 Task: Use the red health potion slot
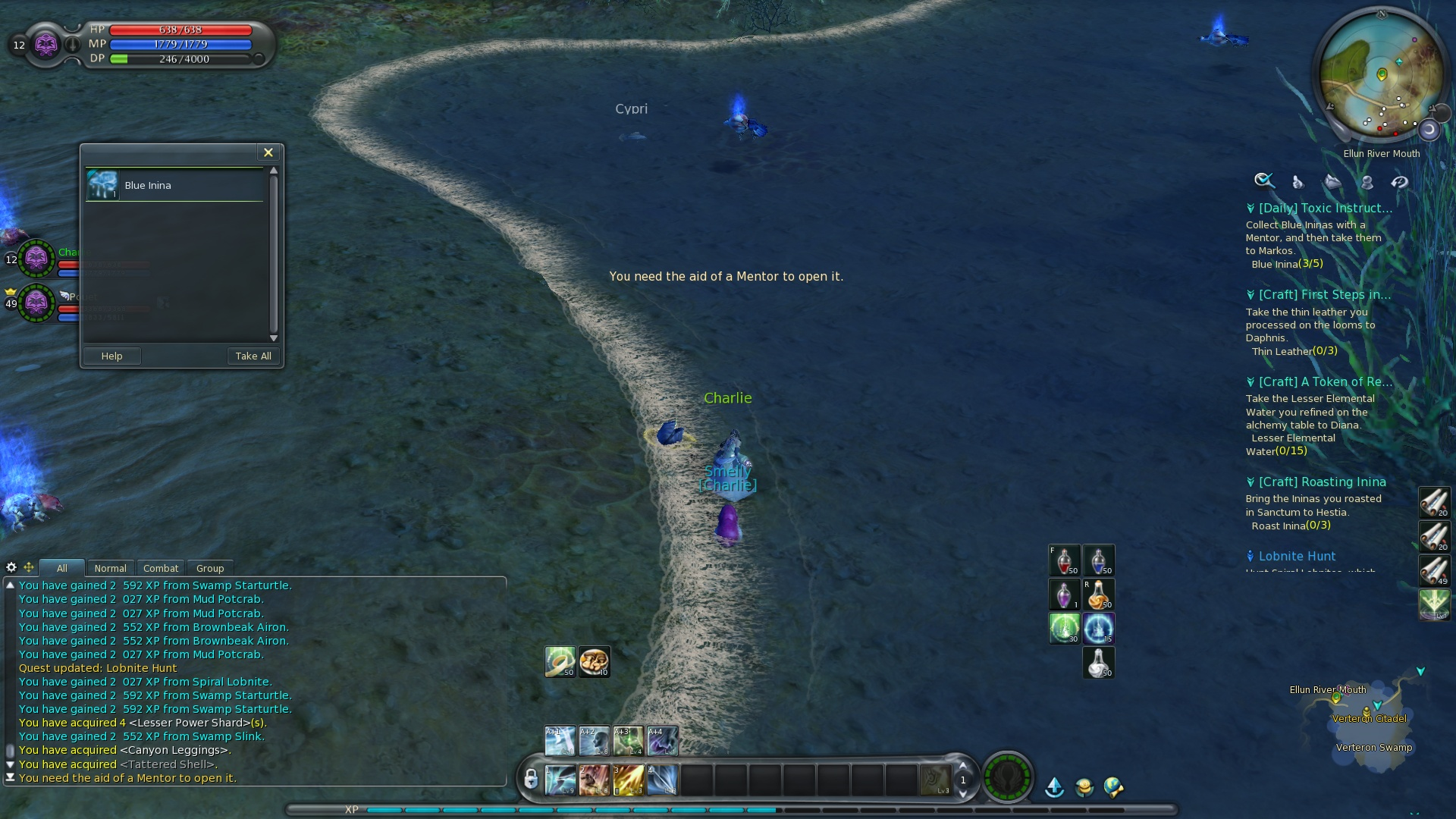coord(1064,560)
